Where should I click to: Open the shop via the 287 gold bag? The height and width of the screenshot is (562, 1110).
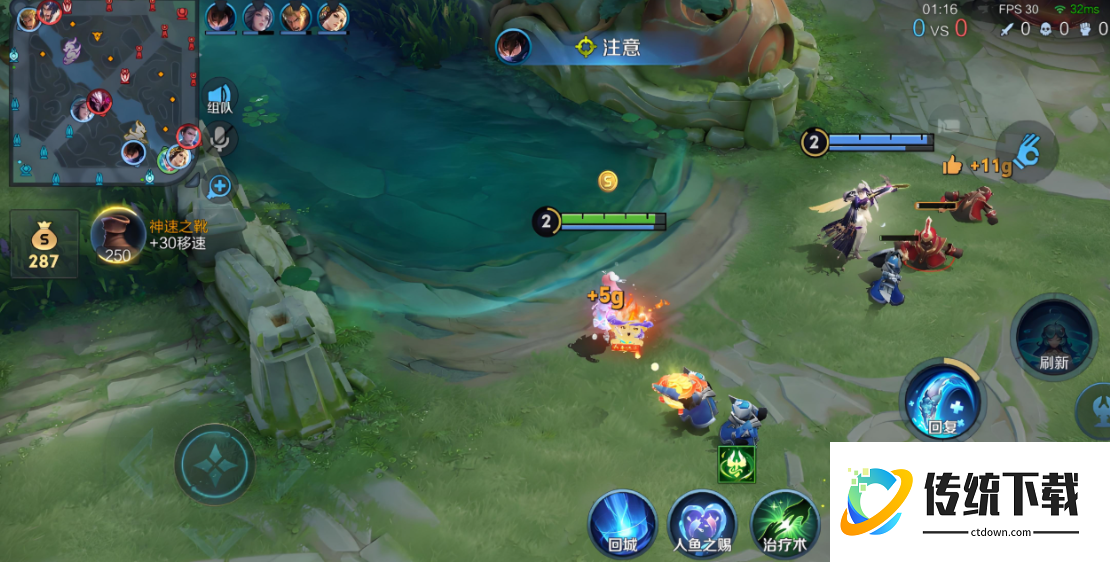pyautogui.click(x=44, y=244)
